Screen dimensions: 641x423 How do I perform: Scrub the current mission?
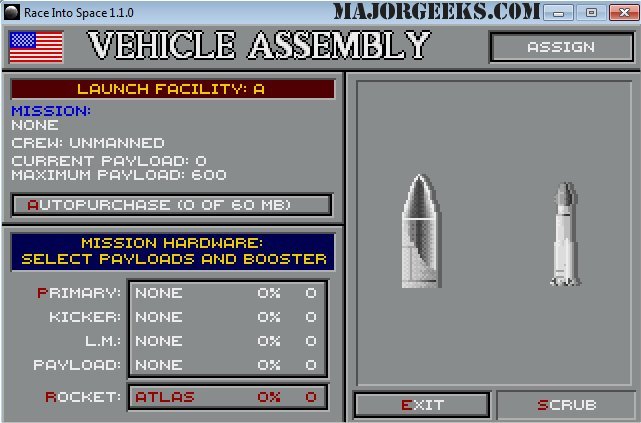(x=566, y=405)
